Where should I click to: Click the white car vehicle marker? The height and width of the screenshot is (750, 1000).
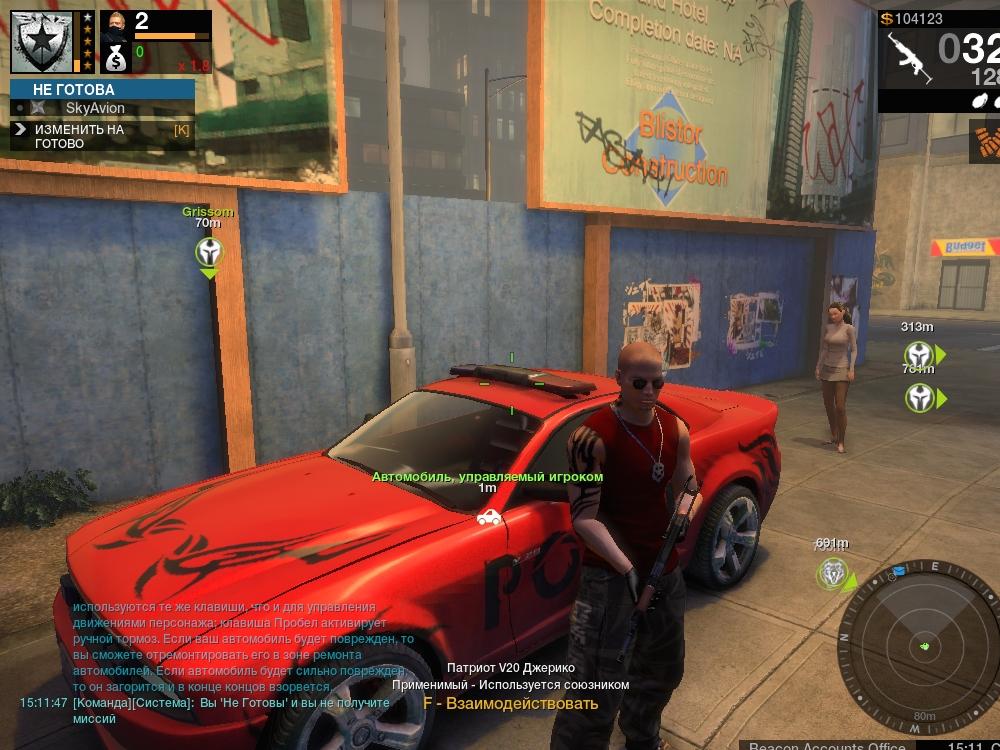(488, 516)
